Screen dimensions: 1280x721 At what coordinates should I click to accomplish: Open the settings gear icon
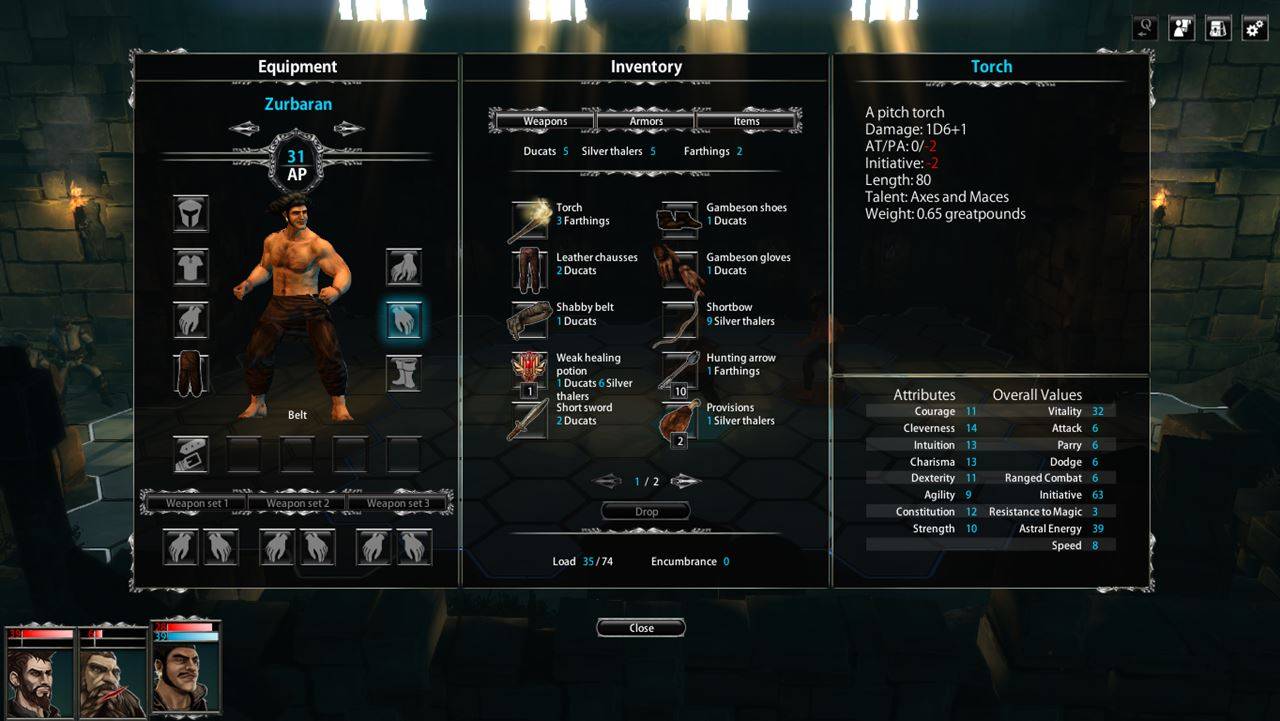[1254, 28]
